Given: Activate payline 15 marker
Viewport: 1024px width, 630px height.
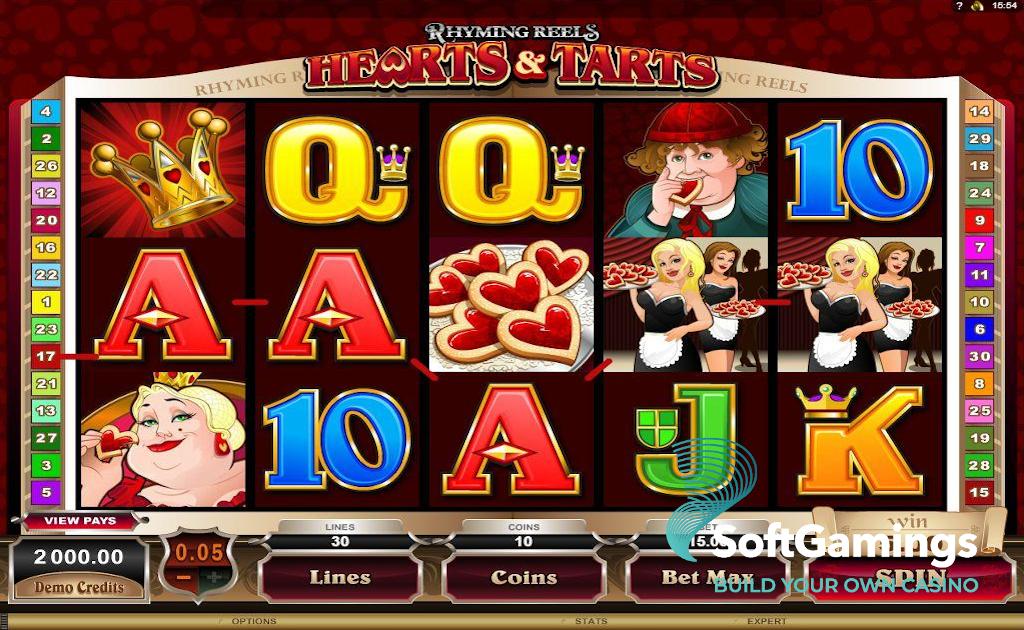Looking at the screenshot, I should pyautogui.click(x=979, y=492).
